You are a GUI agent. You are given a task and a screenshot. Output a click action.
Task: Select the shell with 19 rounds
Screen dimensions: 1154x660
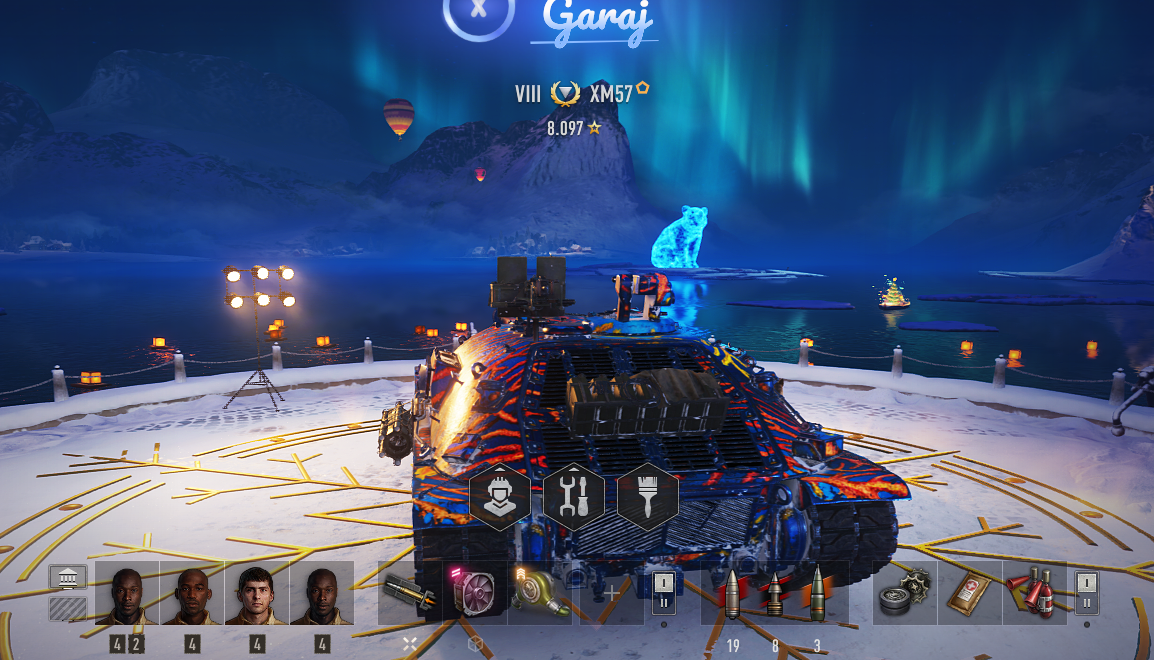[732, 593]
